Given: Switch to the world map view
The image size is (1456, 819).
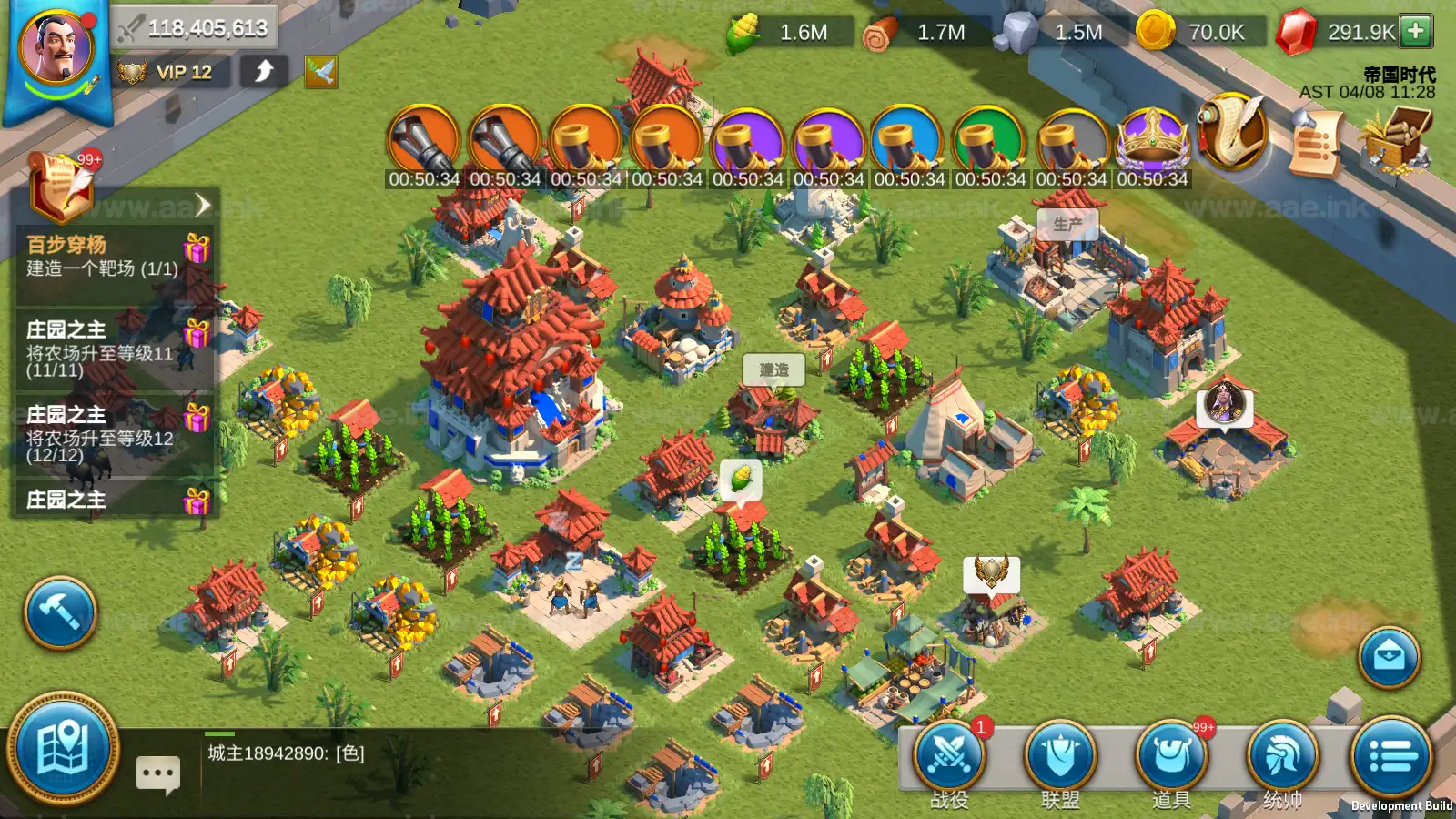Looking at the screenshot, I should pos(62,749).
